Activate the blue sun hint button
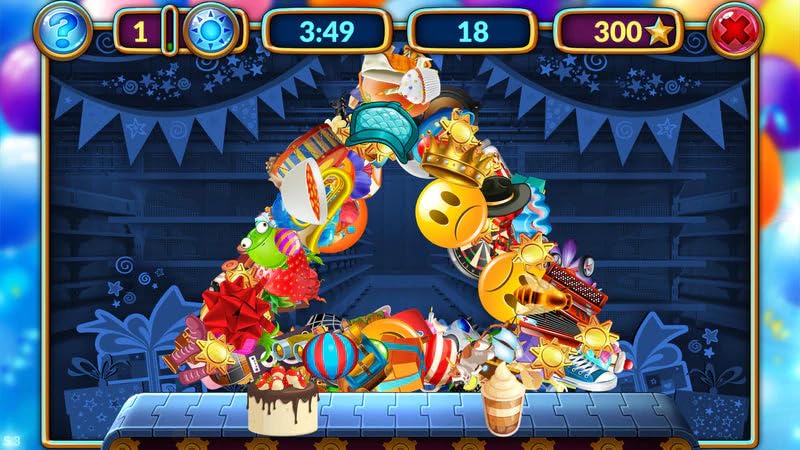Image resolution: width=800 pixels, height=450 pixels. tap(209, 31)
